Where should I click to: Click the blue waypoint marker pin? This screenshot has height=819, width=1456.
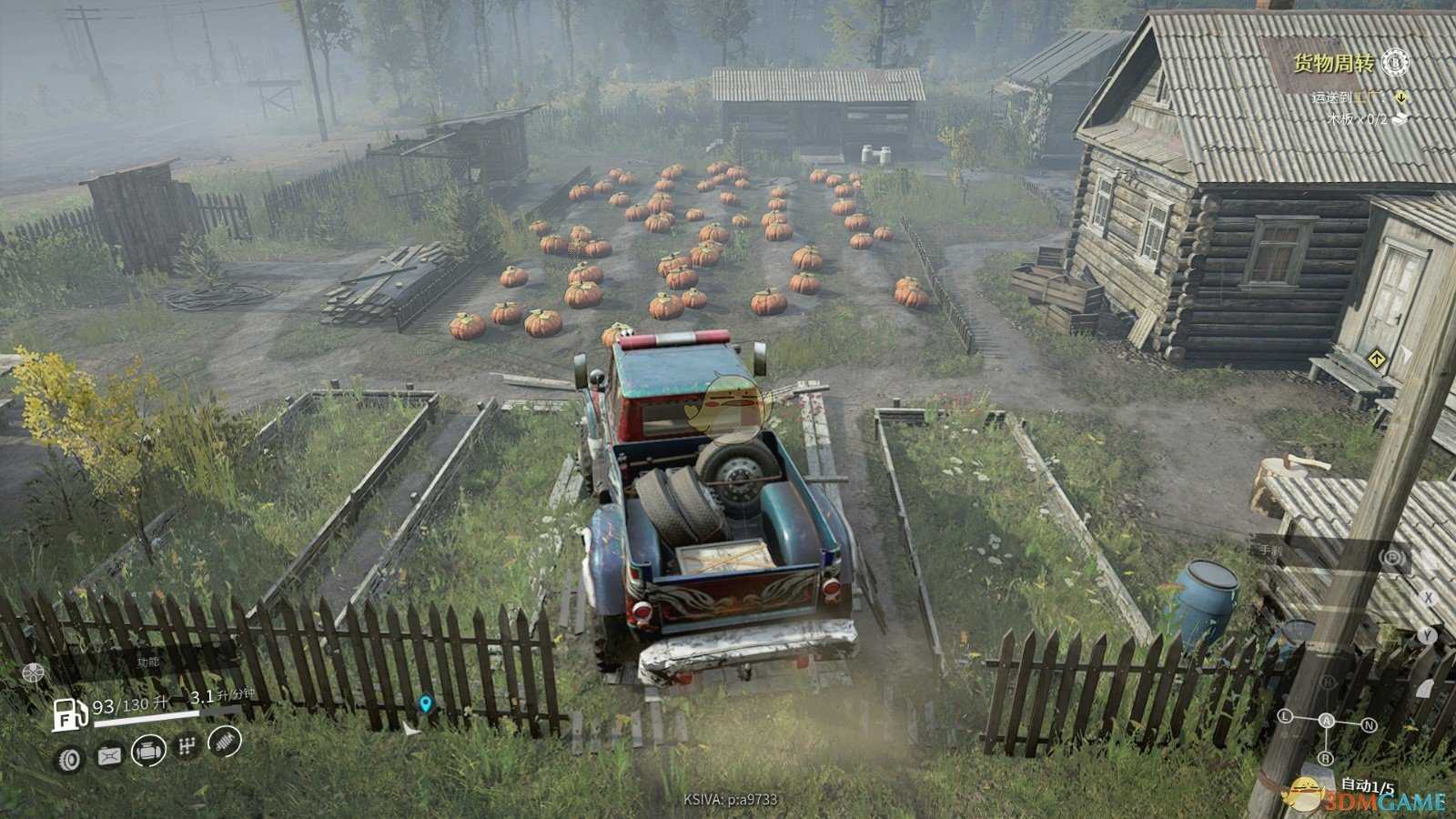(425, 703)
